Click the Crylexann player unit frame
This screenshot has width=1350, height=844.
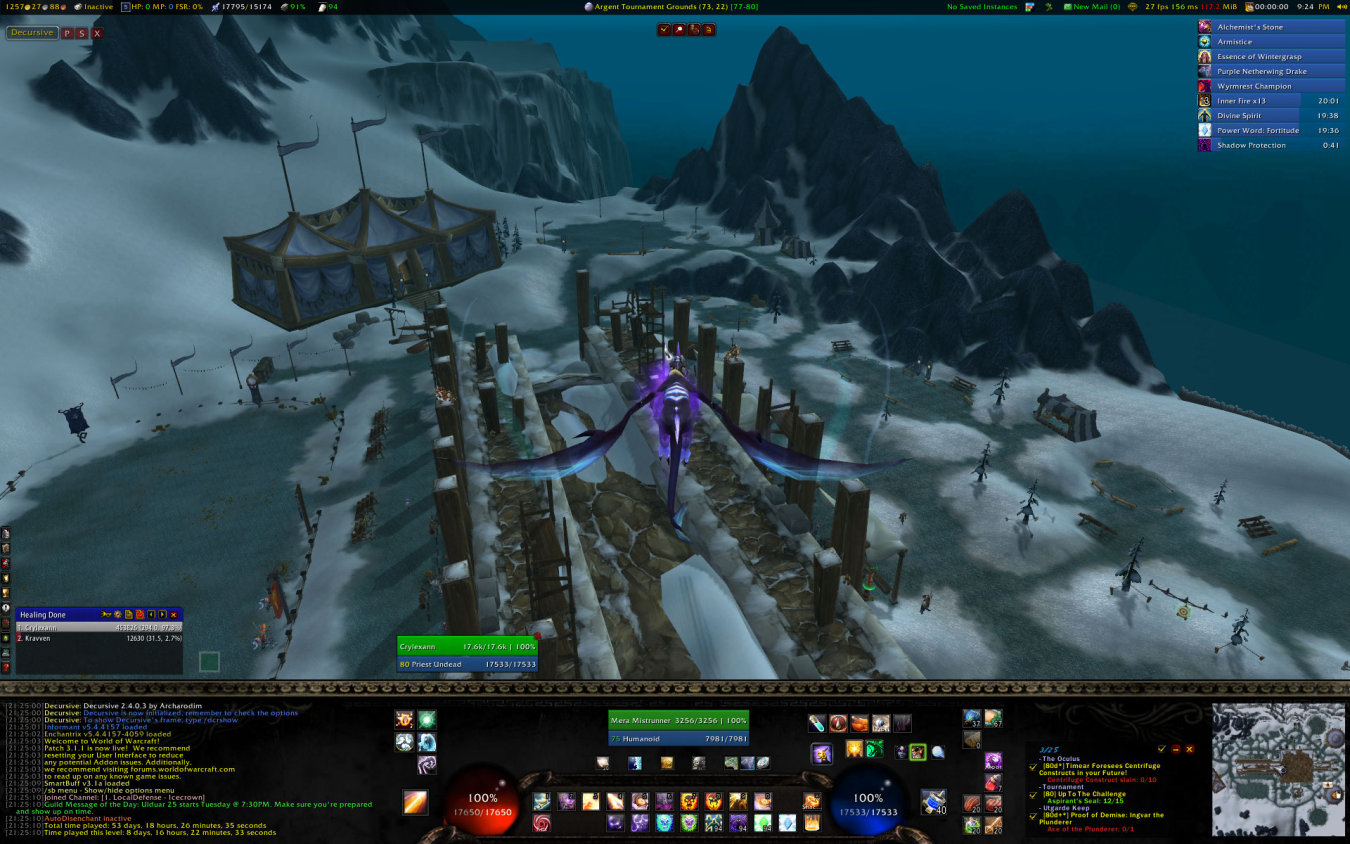pyautogui.click(x=467, y=646)
